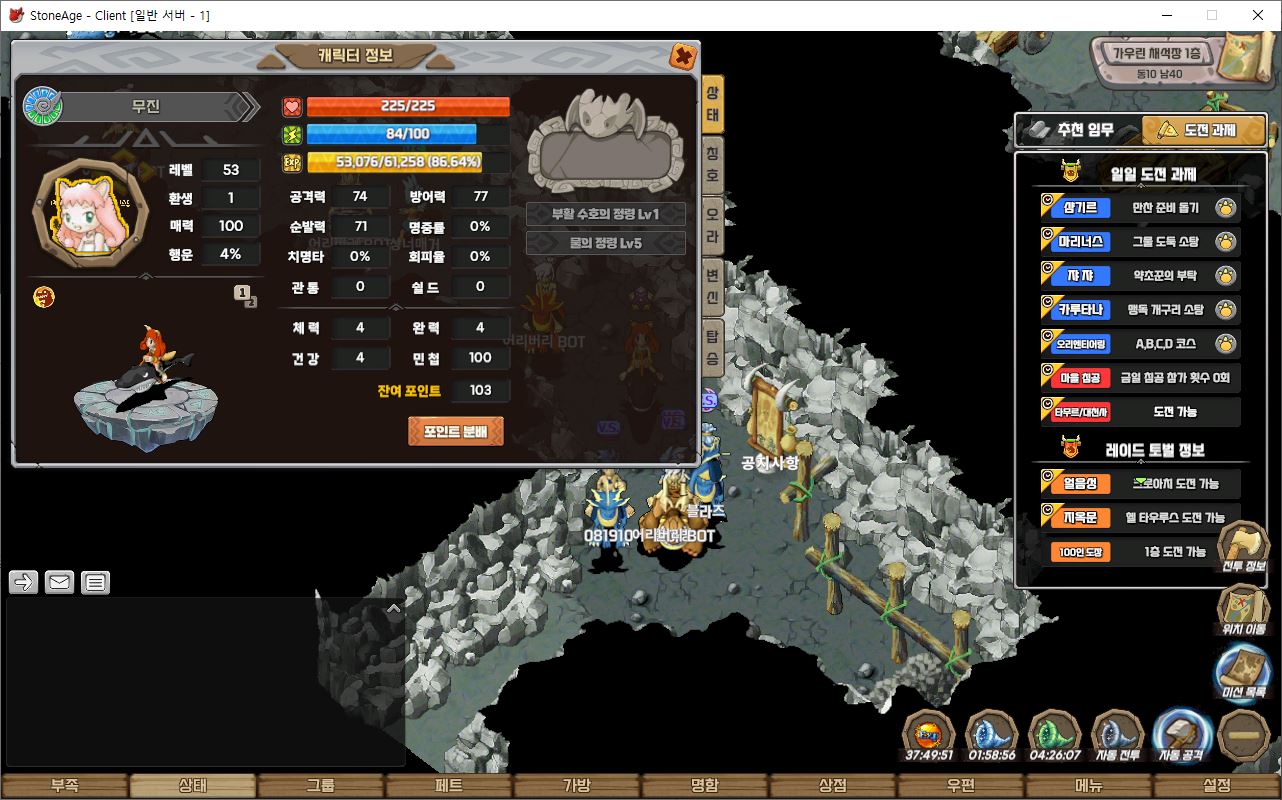This screenshot has height=800, width=1282.
Task: Open 위치 이동 location travel map icon
Action: coord(1243,608)
